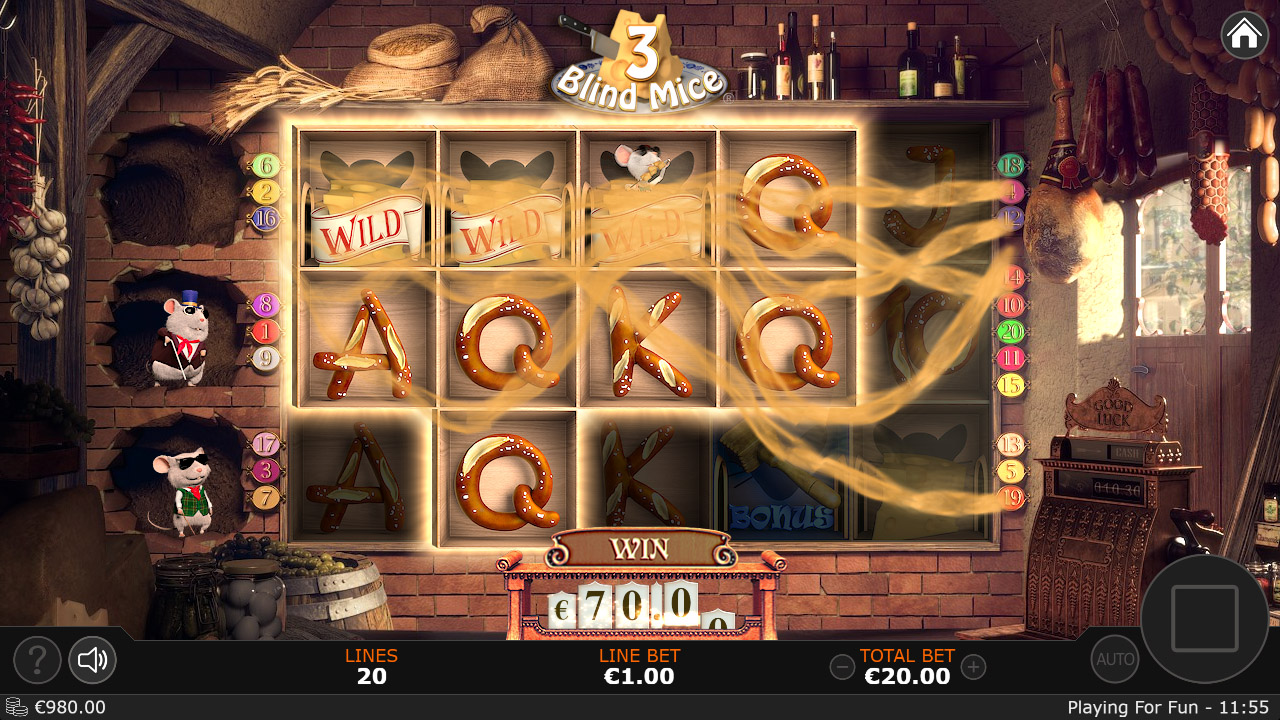Image resolution: width=1280 pixels, height=720 pixels.
Task: Click the coin stack balance icon
Action: pos(18,706)
